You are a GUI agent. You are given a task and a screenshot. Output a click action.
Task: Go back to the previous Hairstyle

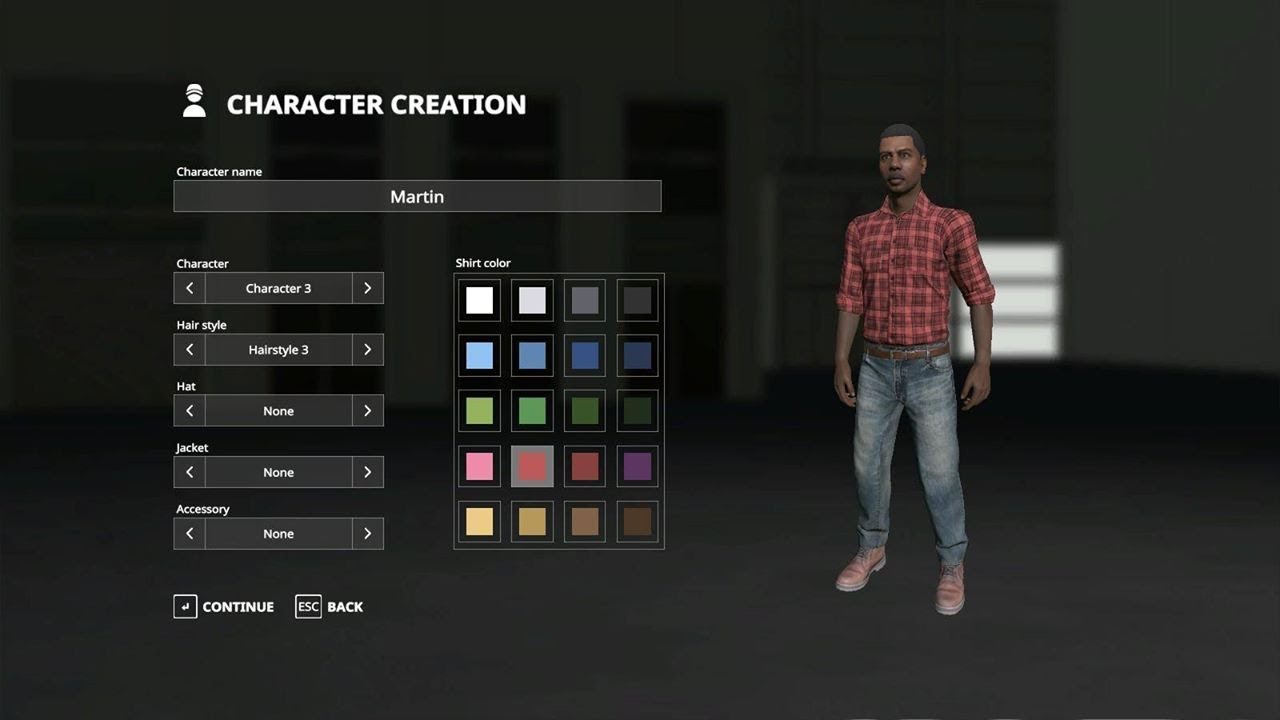(189, 349)
